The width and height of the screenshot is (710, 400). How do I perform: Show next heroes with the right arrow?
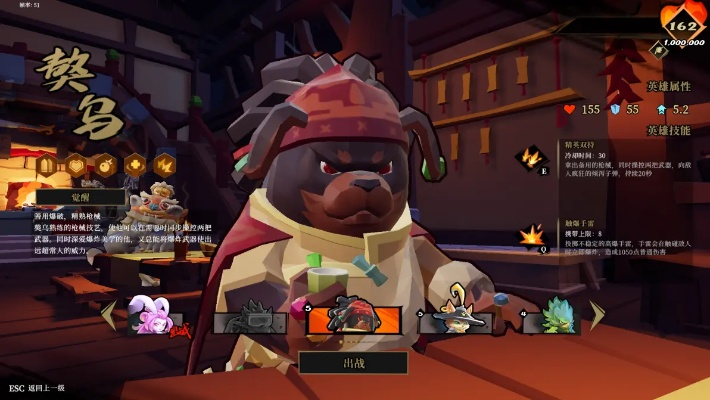pyautogui.click(x=596, y=315)
